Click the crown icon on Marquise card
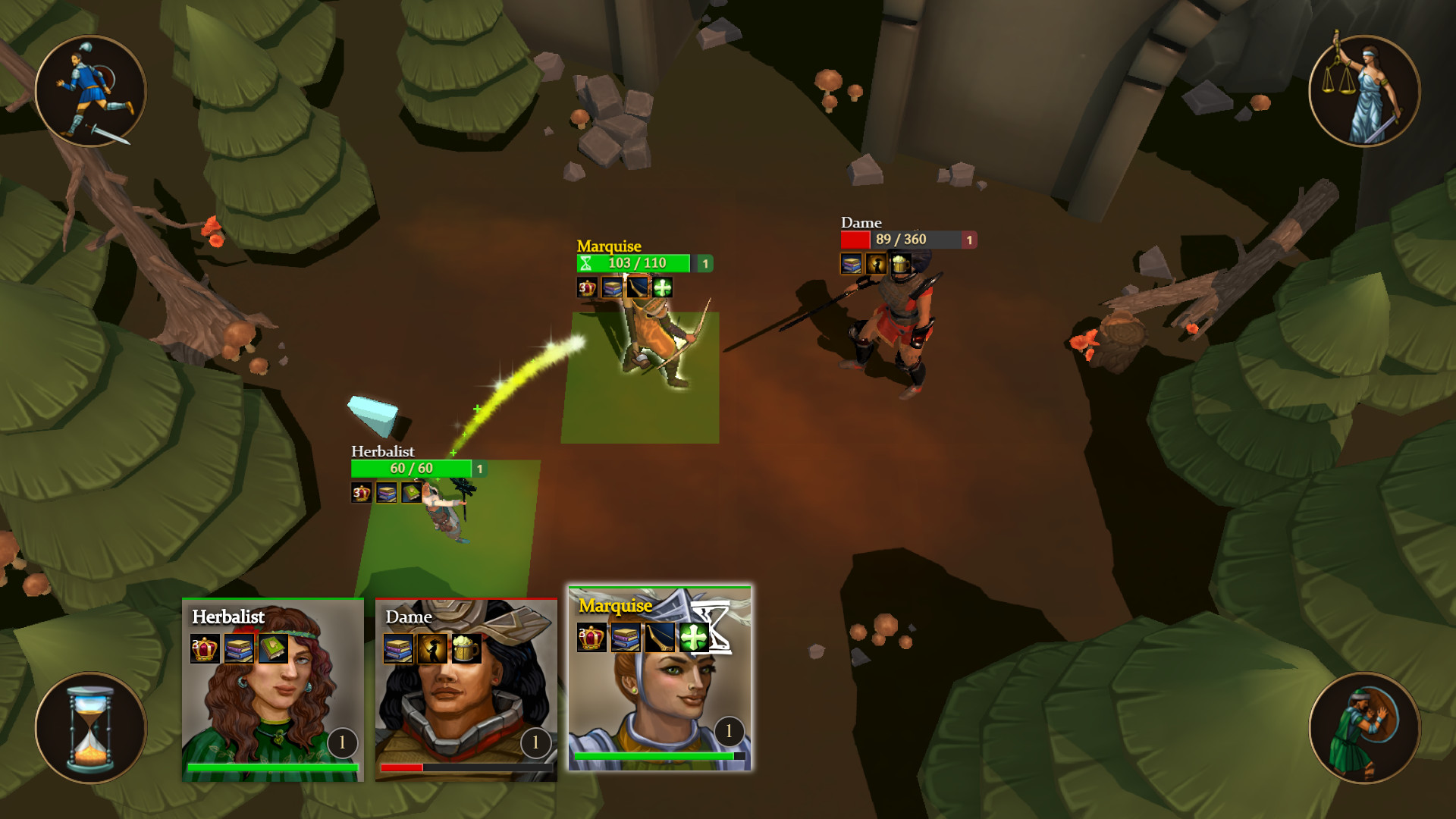 pyautogui.click(x=591, y=638)
